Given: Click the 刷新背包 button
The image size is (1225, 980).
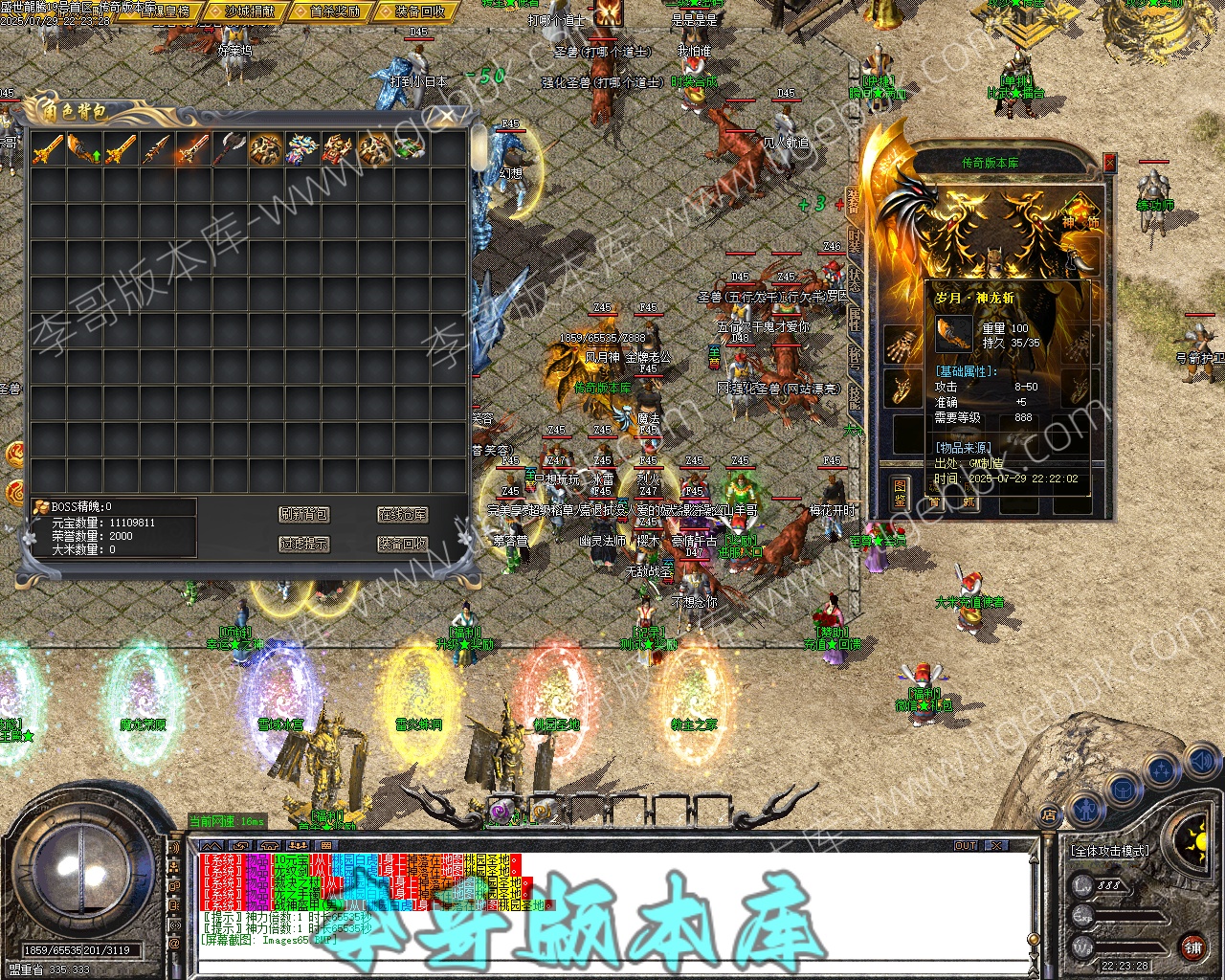Looking at the screenshot, I should (304, 515).
